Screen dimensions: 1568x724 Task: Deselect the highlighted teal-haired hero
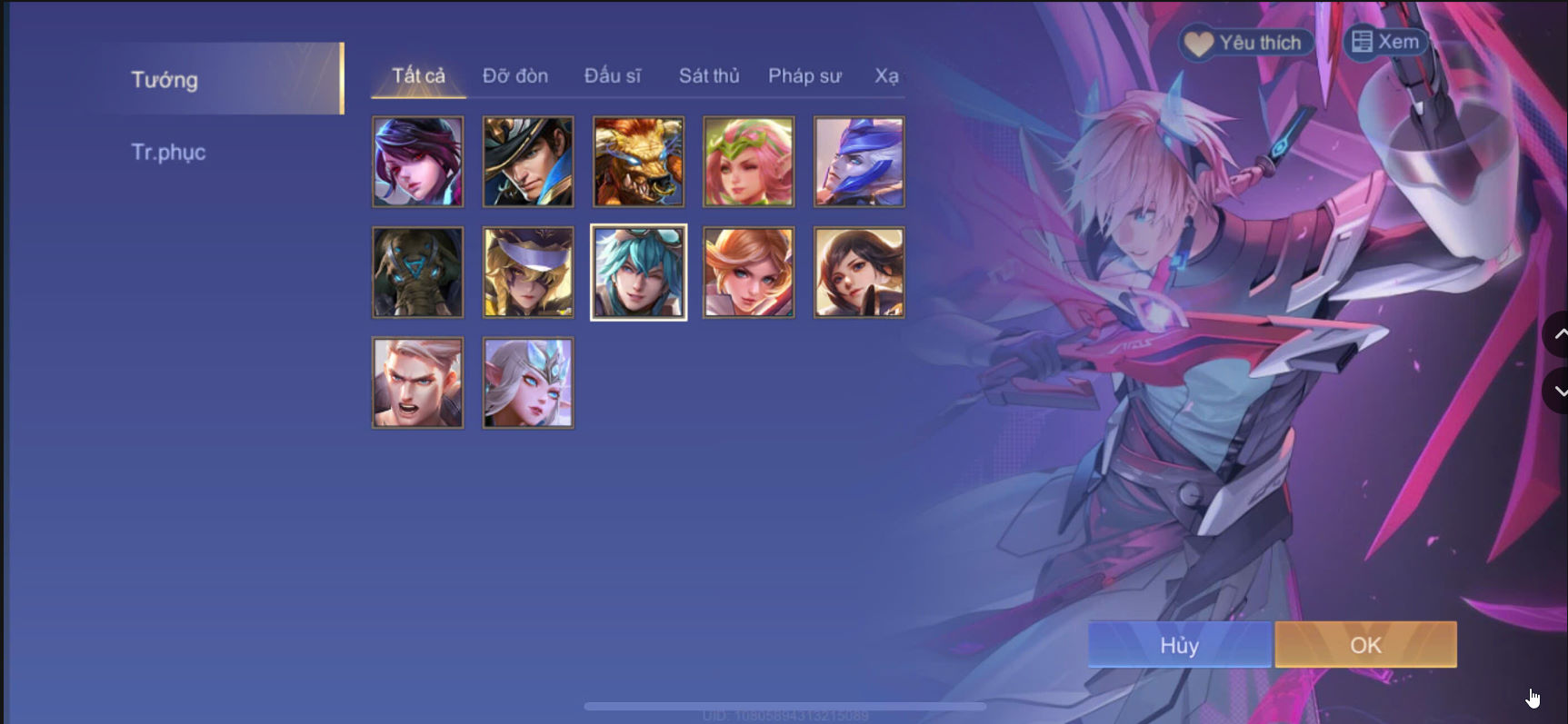click(x=637, y=272)
